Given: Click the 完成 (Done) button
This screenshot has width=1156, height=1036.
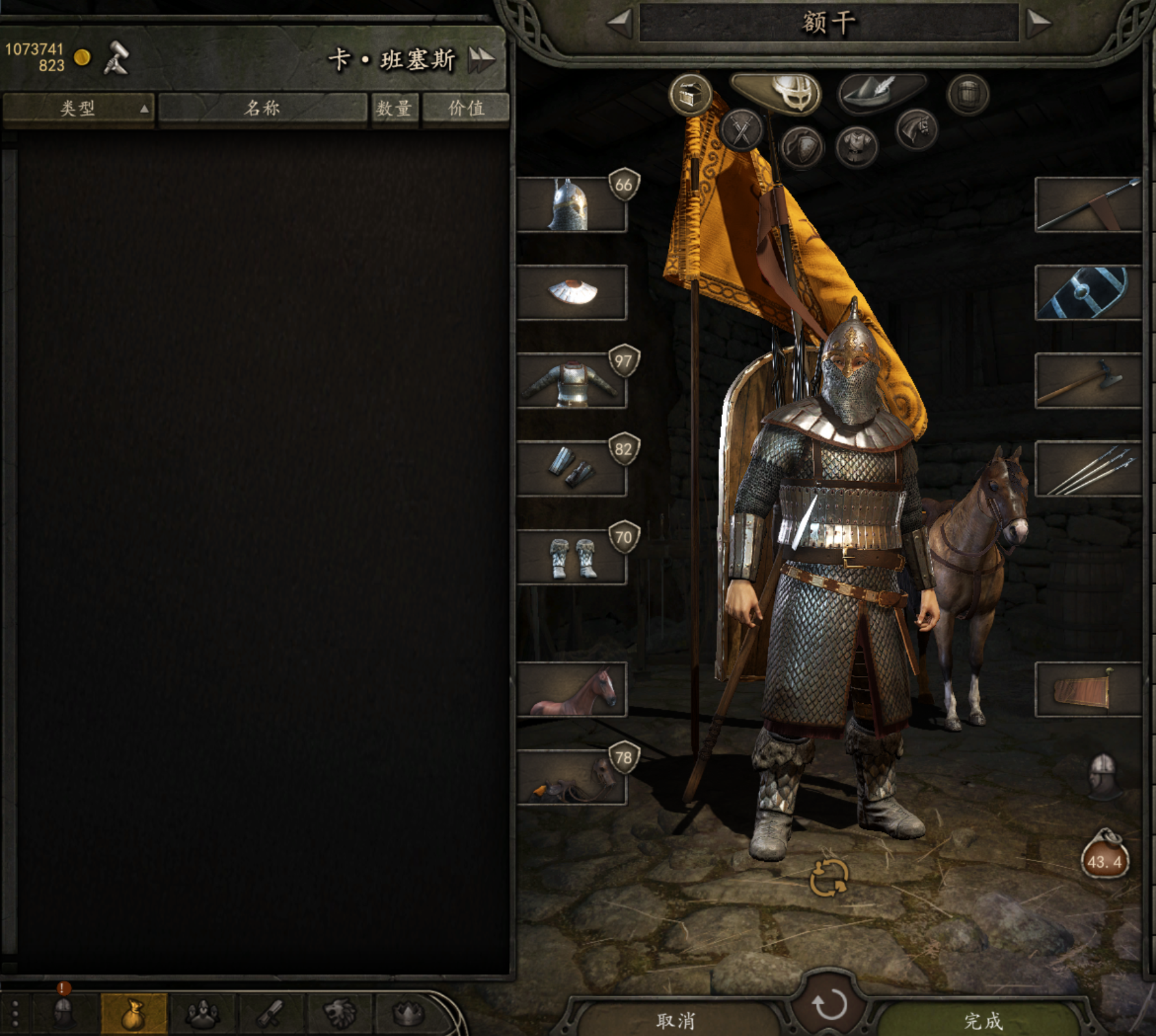Looking at the screenshot, I should [x=982, y=1020].
